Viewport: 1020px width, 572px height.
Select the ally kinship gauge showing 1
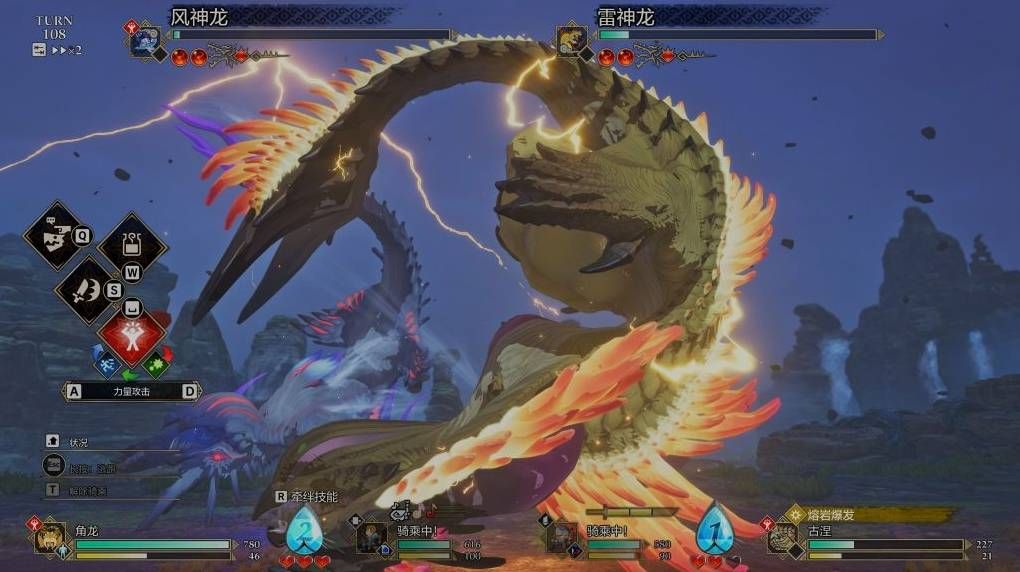pyautogui.click(x=714, y=528)
